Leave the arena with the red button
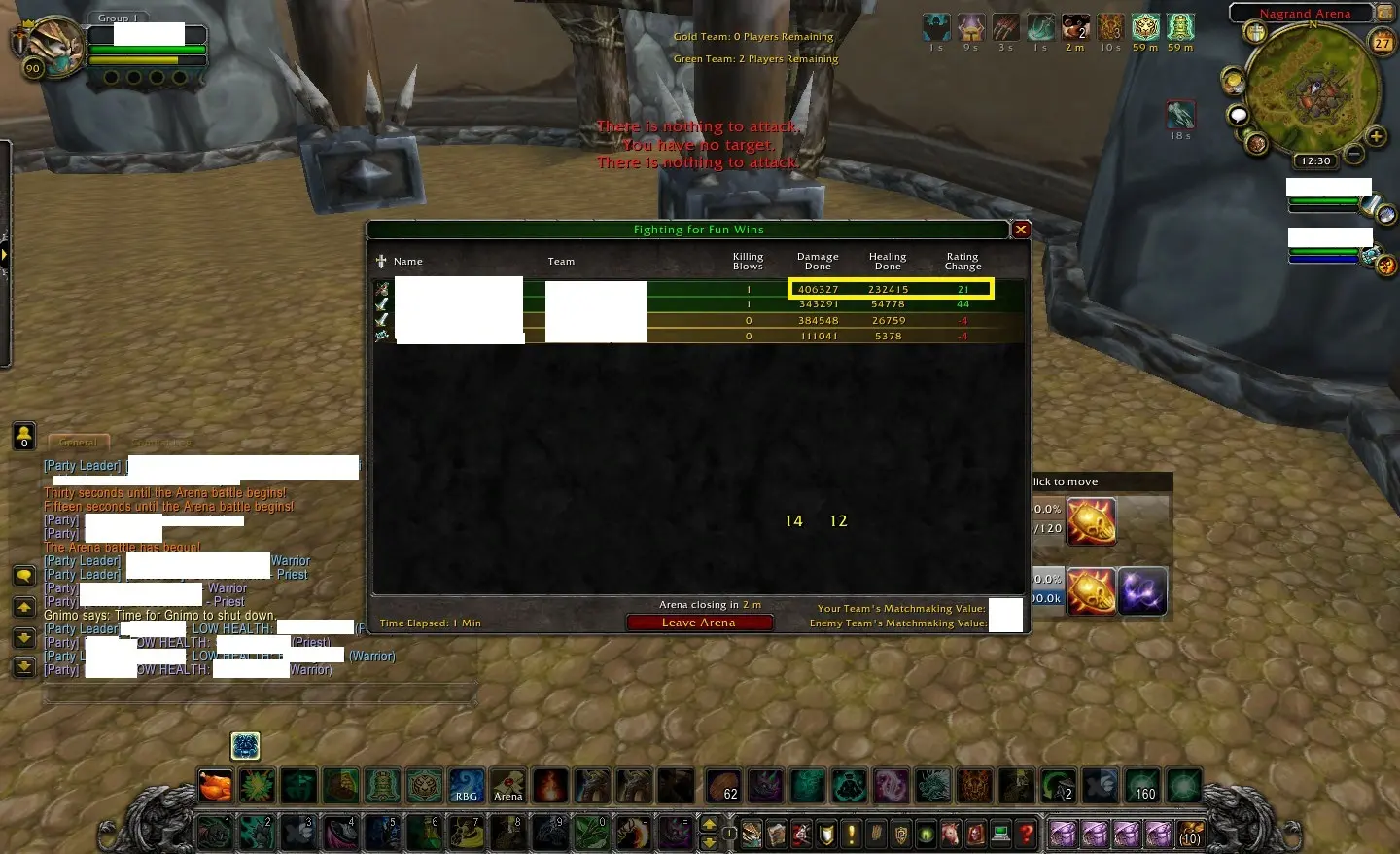This screenshot has height=854, width=1400. click(699, 623)
